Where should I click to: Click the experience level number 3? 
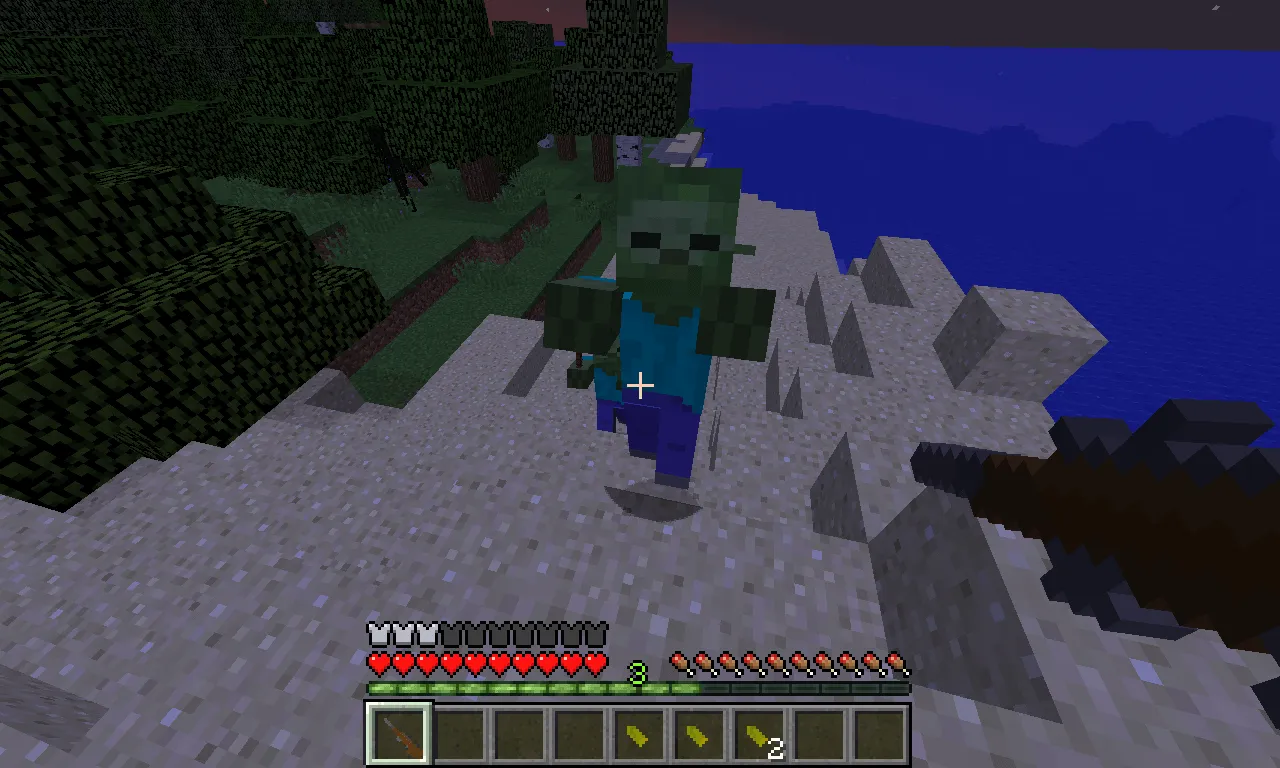click(x=637, y=675)
